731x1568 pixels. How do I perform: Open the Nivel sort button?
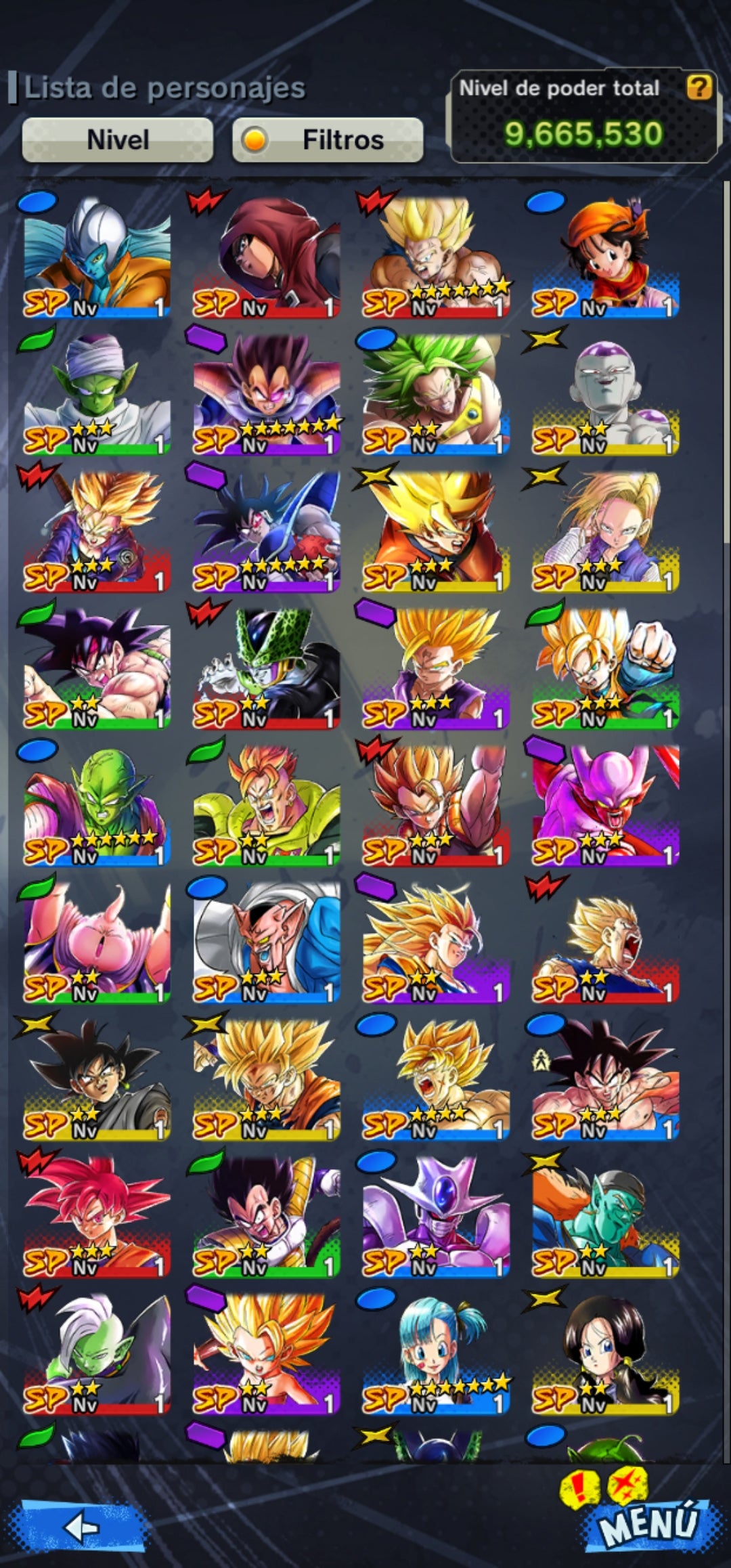coord(118,140)
